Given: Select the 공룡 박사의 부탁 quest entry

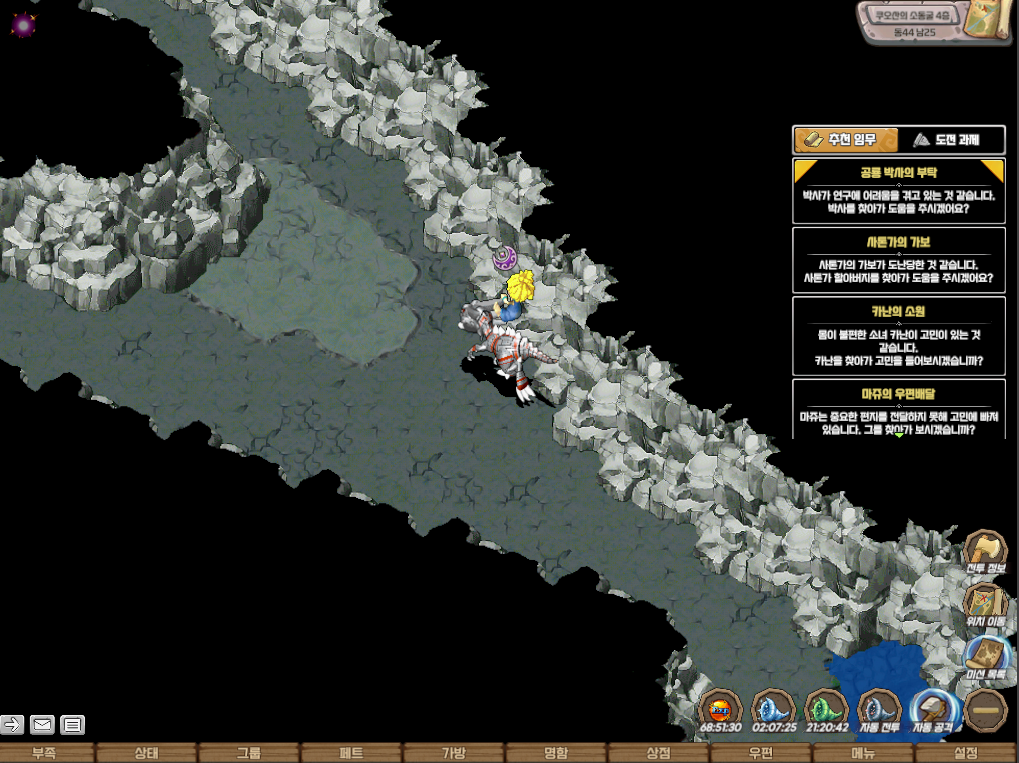Looking at the screenshot, I should click(898, 191).
